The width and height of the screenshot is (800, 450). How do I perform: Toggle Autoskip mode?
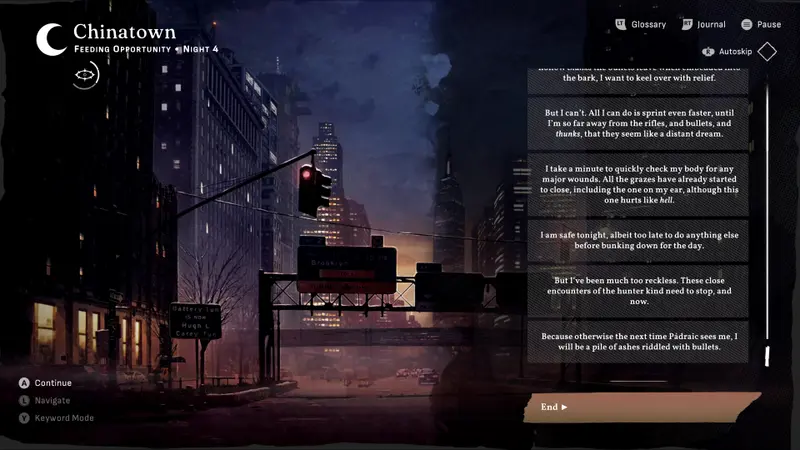click(725, 51)
